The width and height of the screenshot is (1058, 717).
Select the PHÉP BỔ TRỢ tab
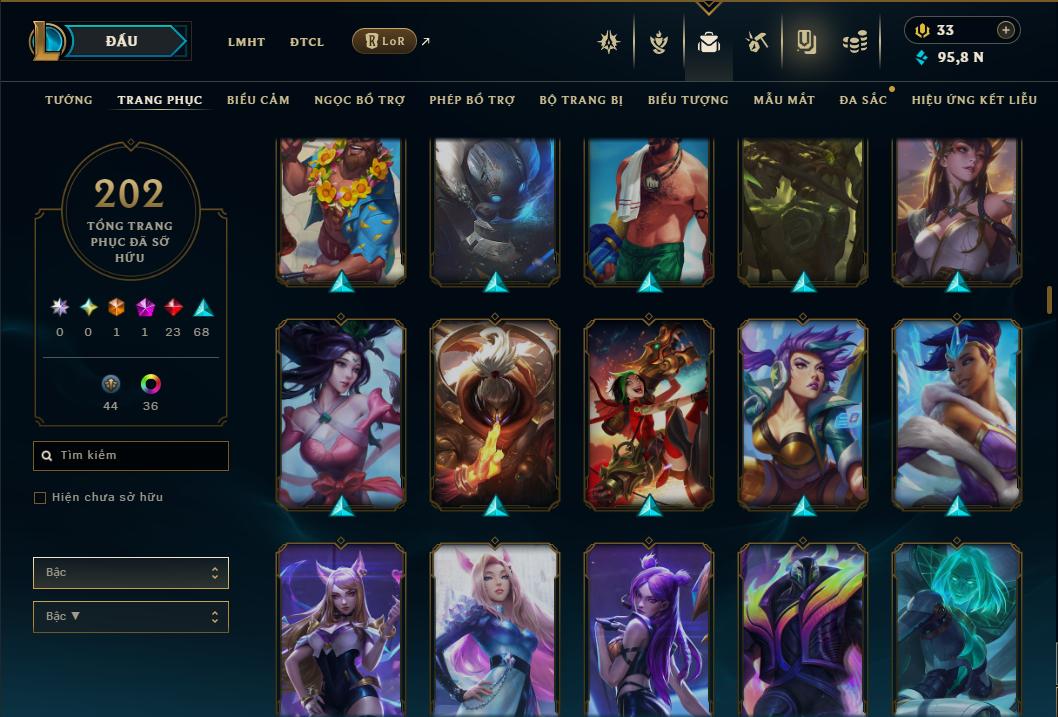pos(472,100)
